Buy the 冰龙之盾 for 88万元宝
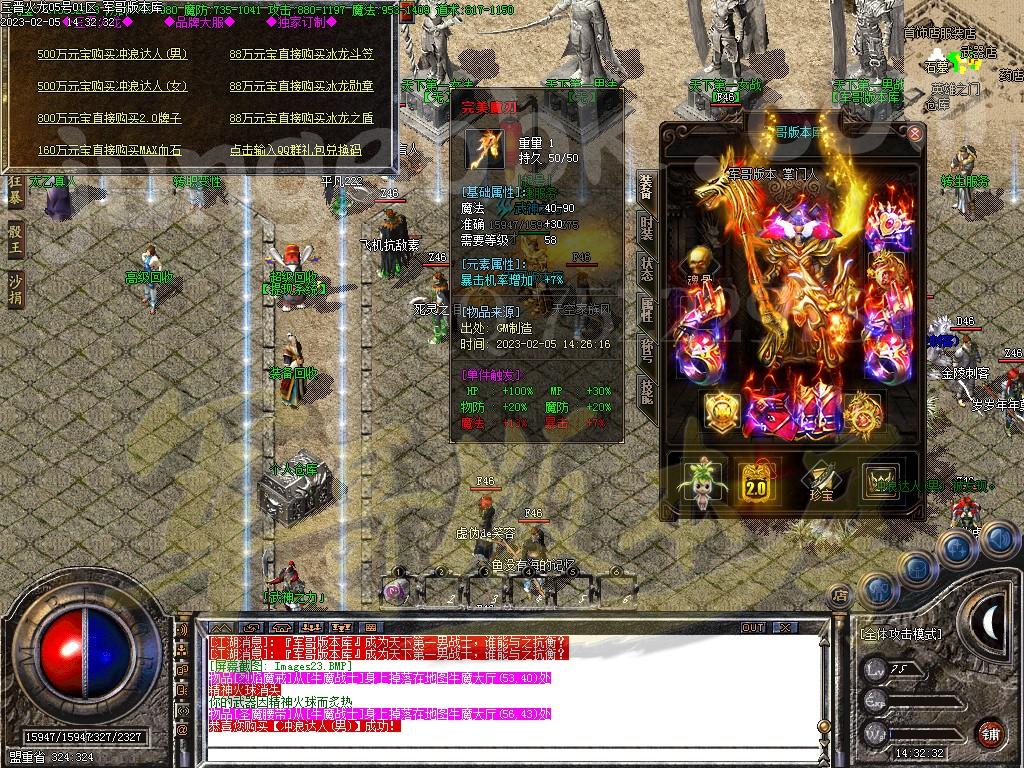The image size is (1024, 768). point(301,118)
